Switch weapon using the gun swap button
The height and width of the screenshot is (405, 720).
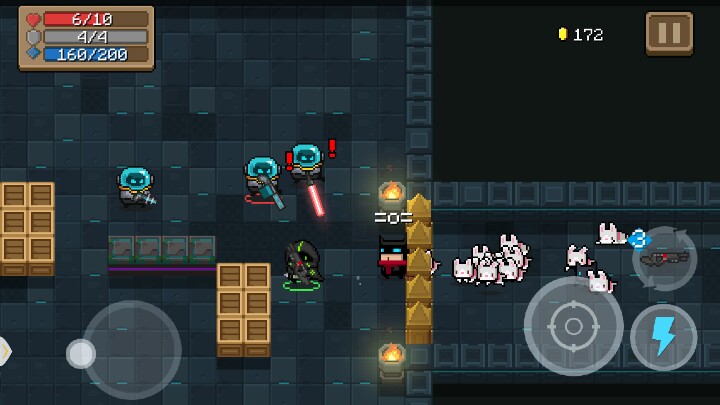664,258
